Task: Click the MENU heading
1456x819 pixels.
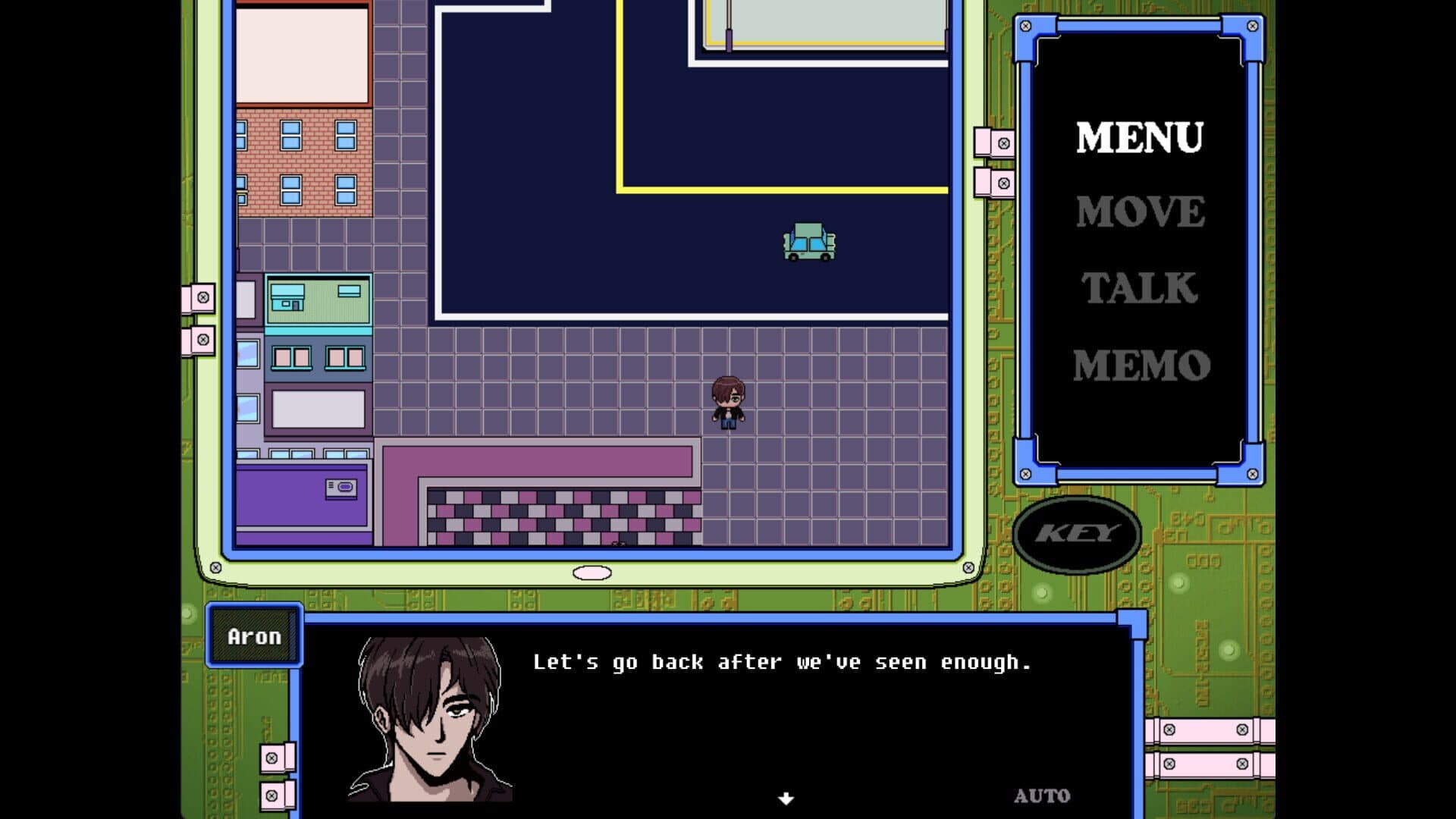Action: (1139, 136)
